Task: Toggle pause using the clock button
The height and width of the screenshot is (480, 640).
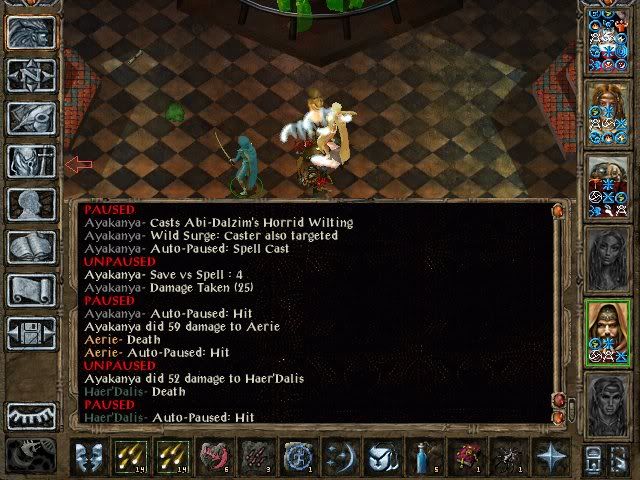Action: coord(30,456)
